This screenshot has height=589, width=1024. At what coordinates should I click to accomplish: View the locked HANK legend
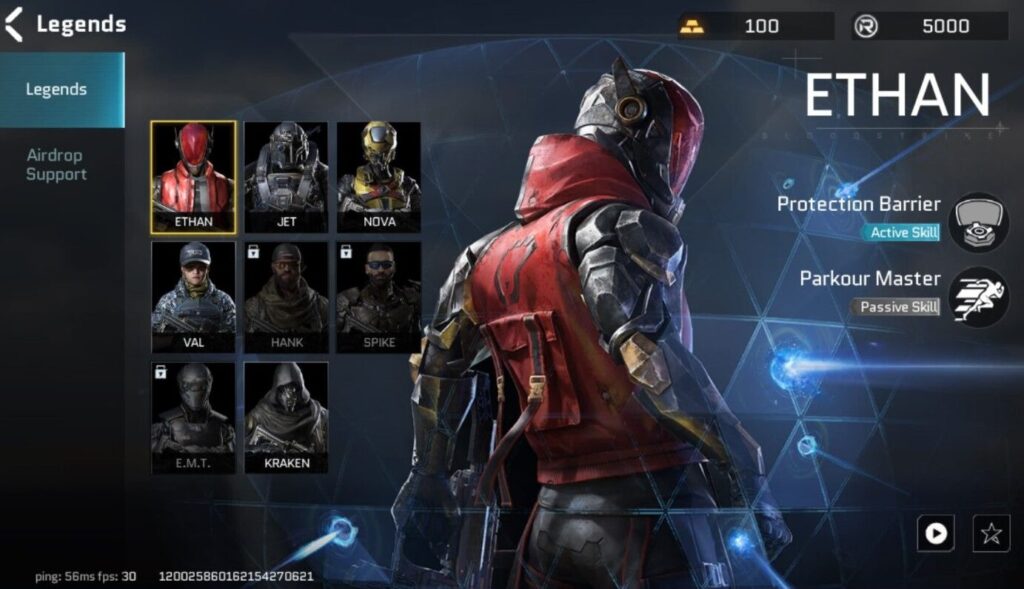point(286,297)
